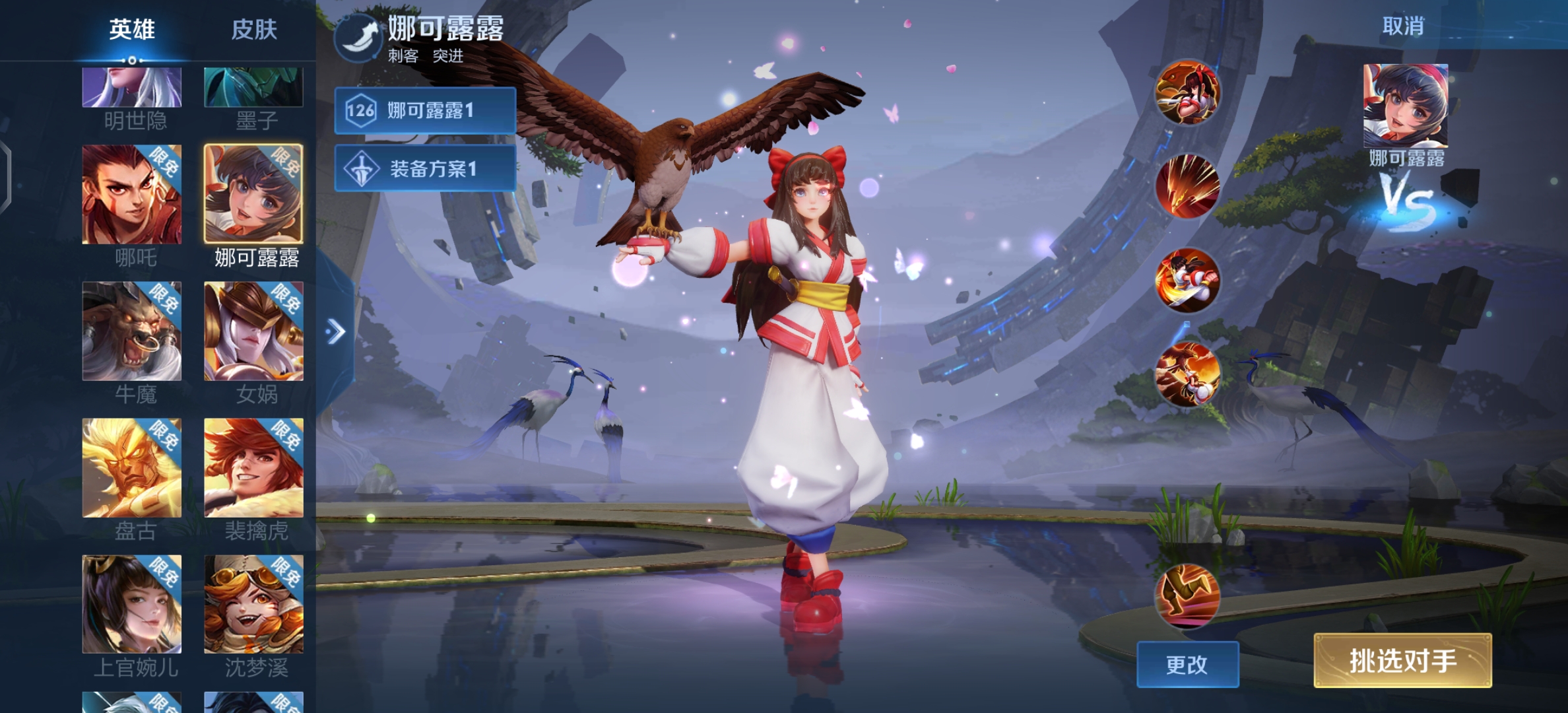The image size is (1568, 713).
Task: Click 娜可露露 player portrait above VS
Action: (x=1406, y=106)
